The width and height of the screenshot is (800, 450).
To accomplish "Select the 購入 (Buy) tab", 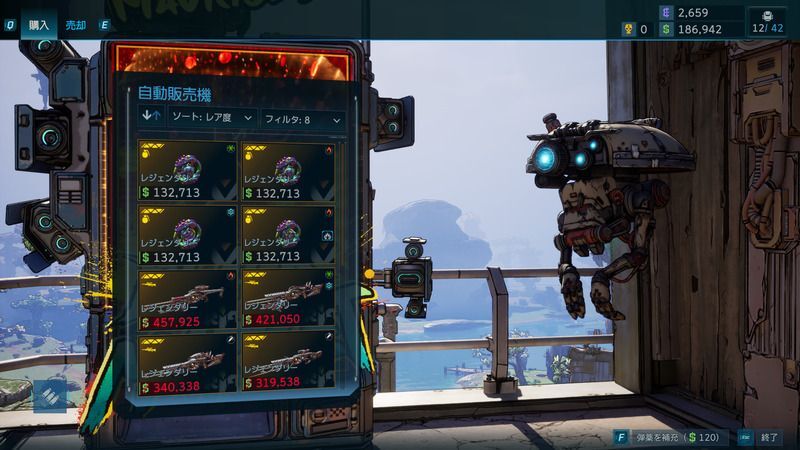I will (40, 25).
